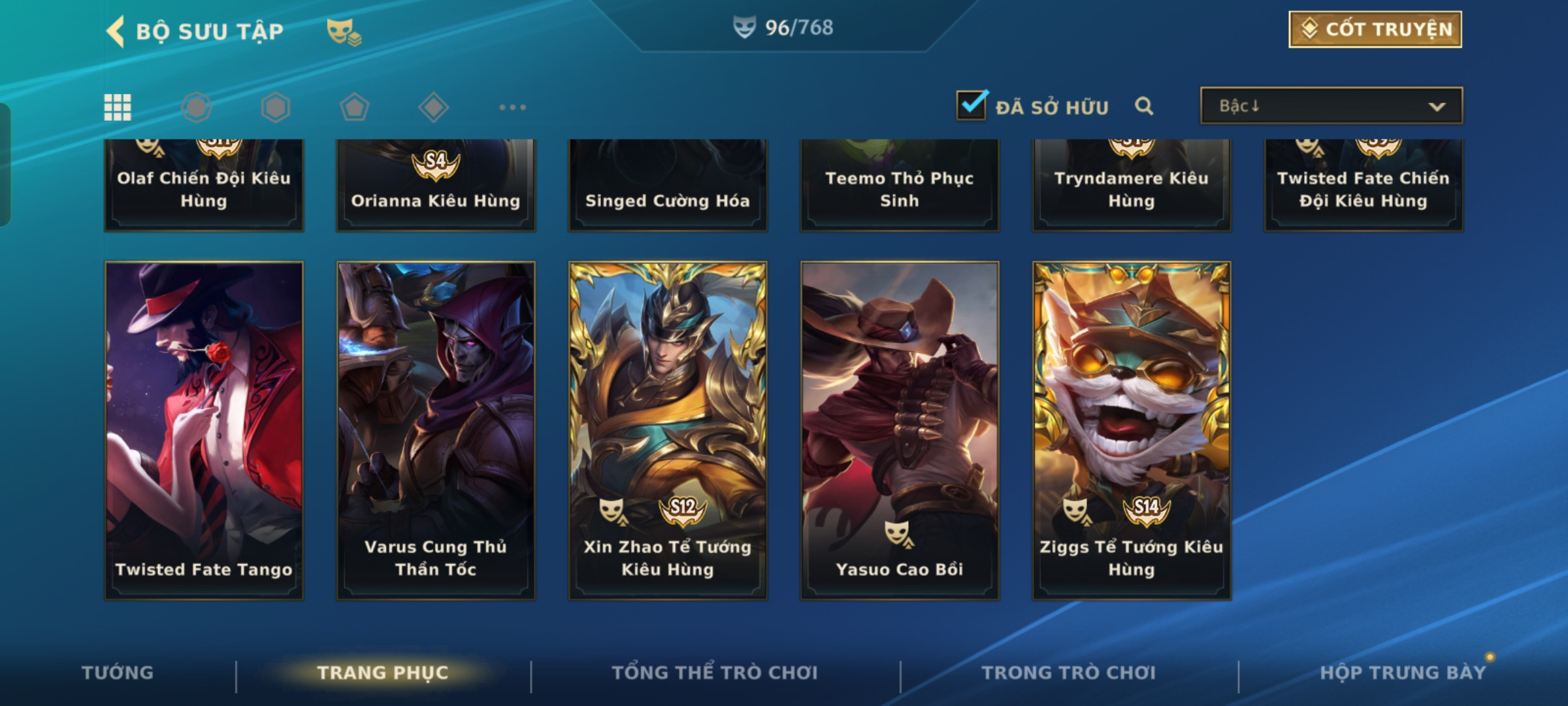Viewport: 1568px width, 706px height.
Task: Choose the Yasuo Cao Bồi skin card
Action: [900, 430]
